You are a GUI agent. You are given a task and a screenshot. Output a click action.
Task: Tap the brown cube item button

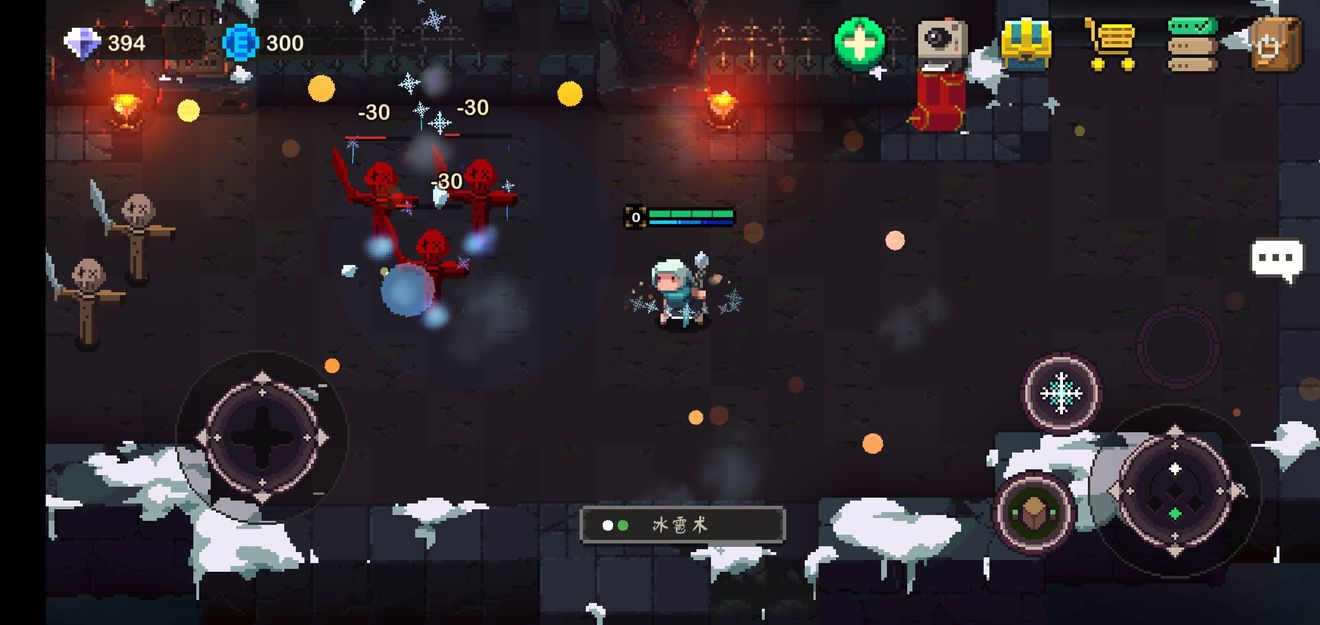[1034, 512]
